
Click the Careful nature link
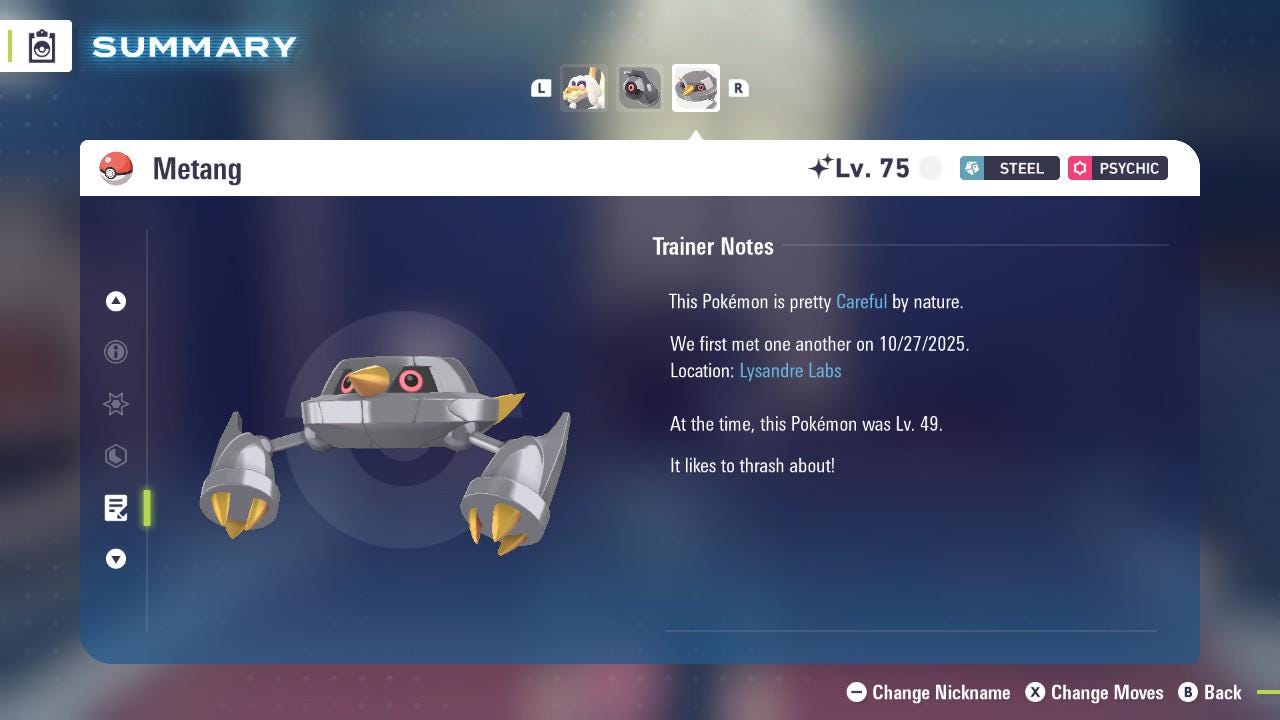(861, 301)
